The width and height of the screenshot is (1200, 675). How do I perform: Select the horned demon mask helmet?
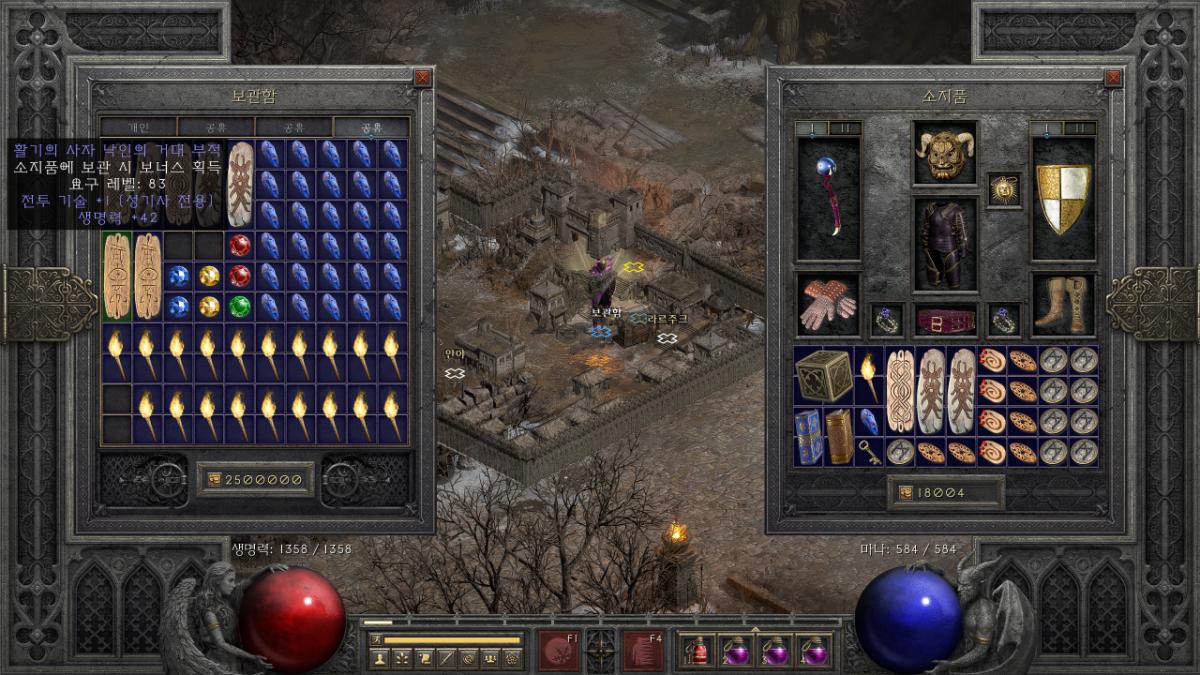945,154
